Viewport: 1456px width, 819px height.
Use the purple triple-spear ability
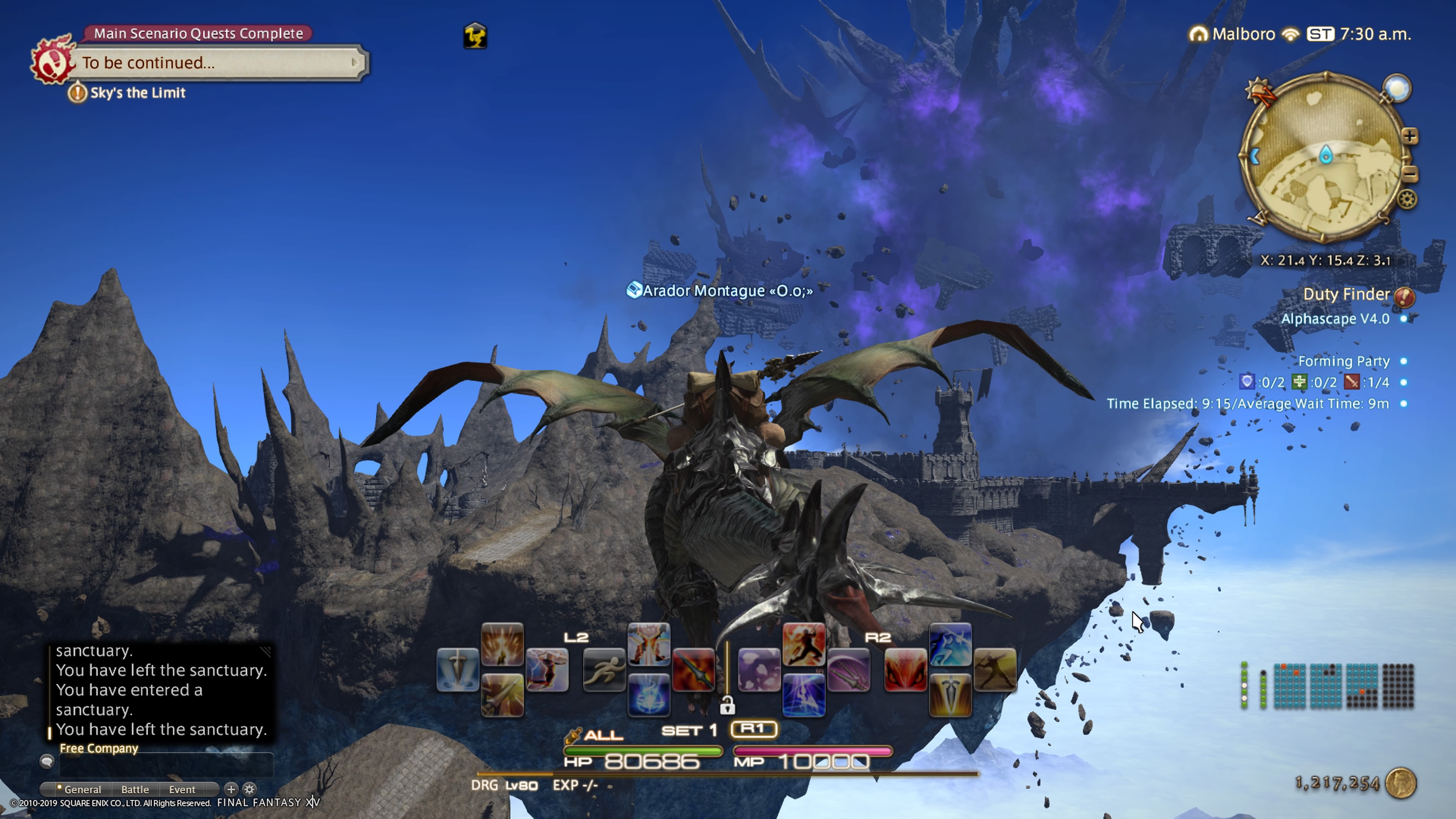coord(849,670)
